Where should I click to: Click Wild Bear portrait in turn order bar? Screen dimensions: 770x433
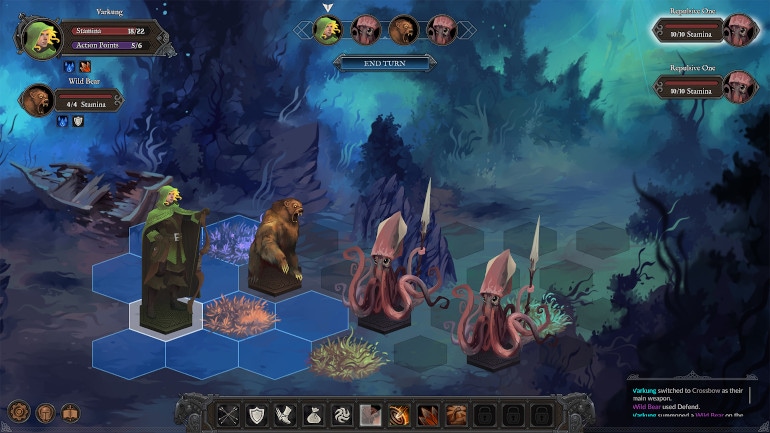402,29
